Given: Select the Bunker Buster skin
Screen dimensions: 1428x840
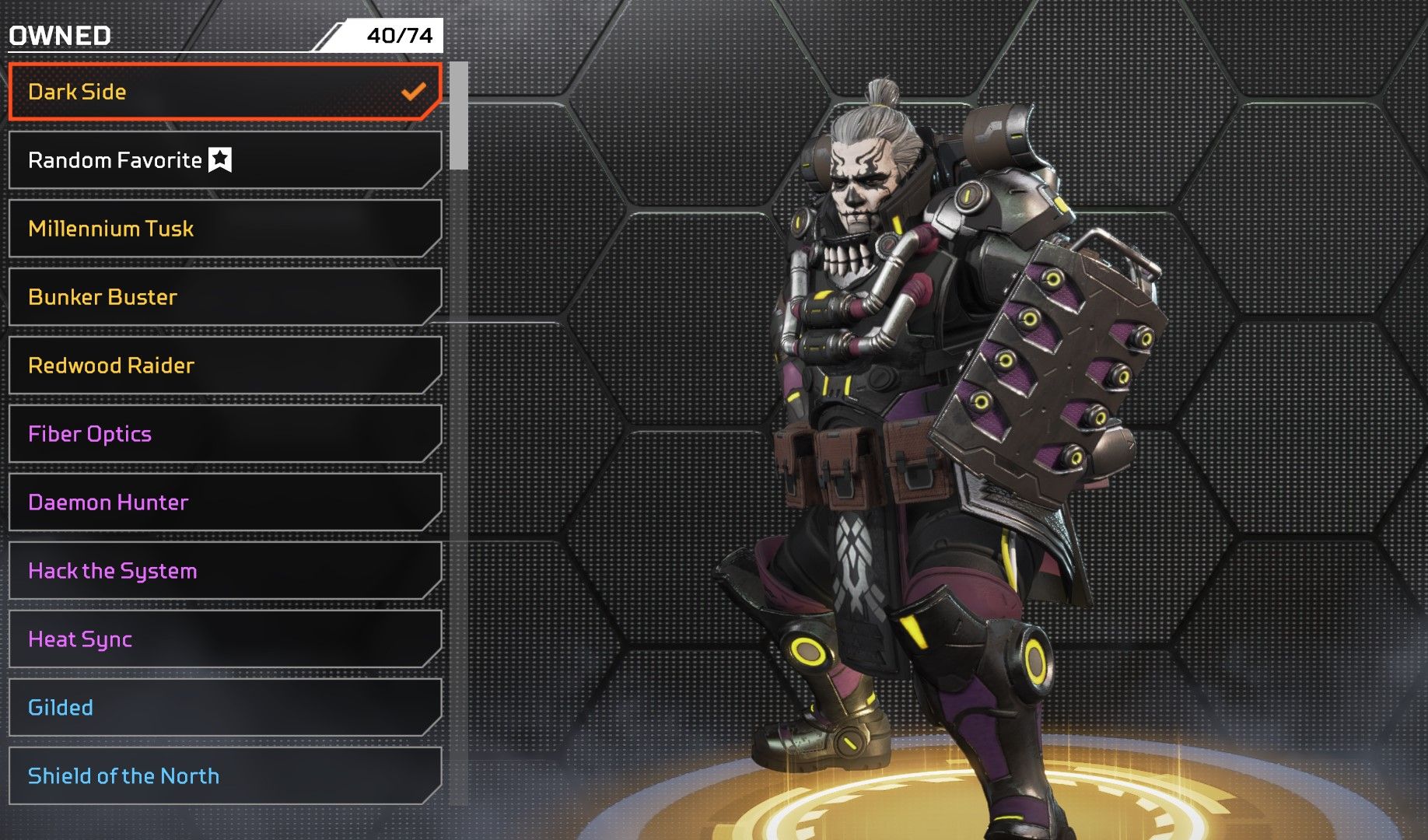Looking at the screenshot, I should coord(224,297).
